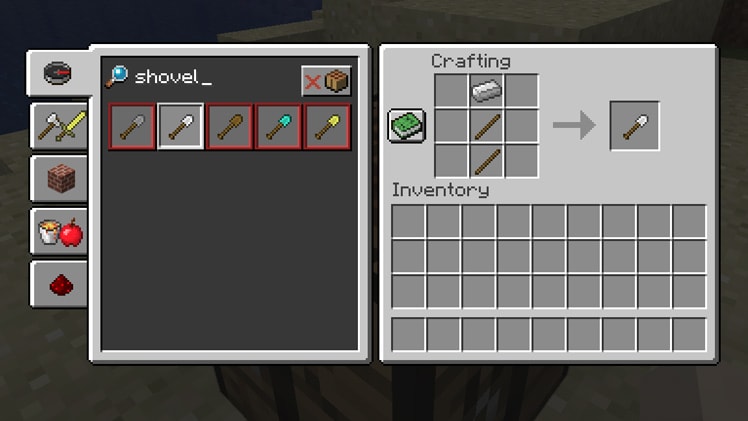Open the tools and weapons tab
Screen dimensions: 748x421
(59, 125)
